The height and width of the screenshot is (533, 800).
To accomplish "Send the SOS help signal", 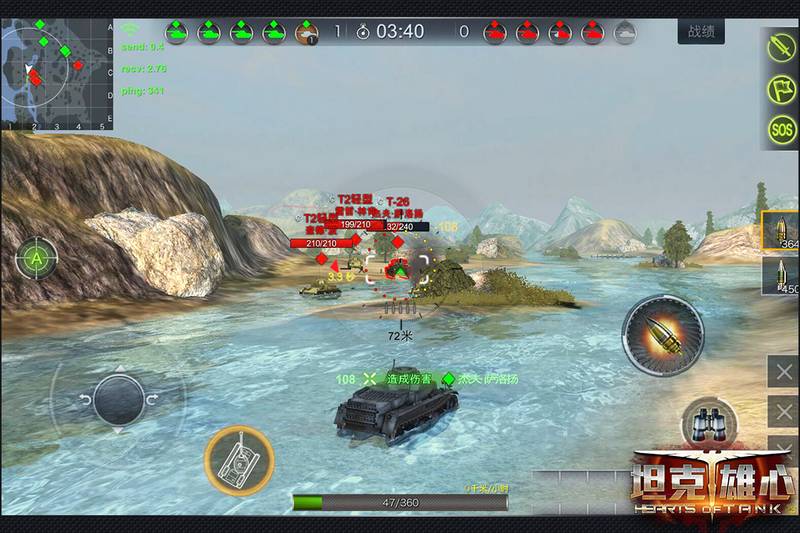I will coord(782,129).
